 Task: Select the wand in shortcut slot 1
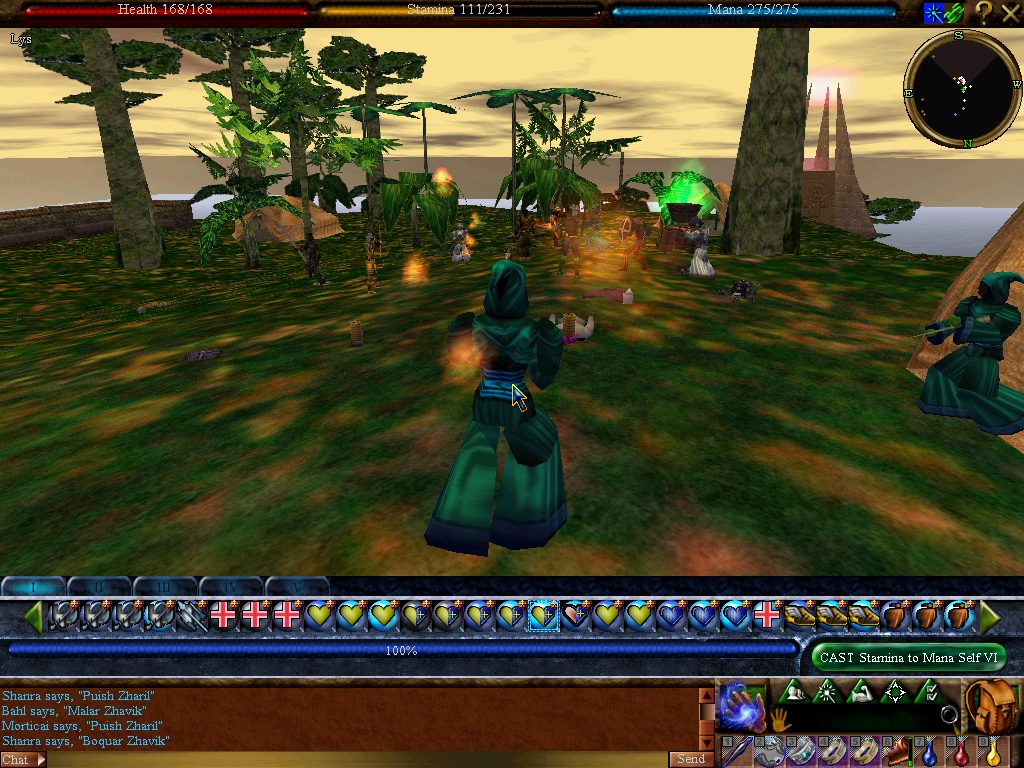734,752
